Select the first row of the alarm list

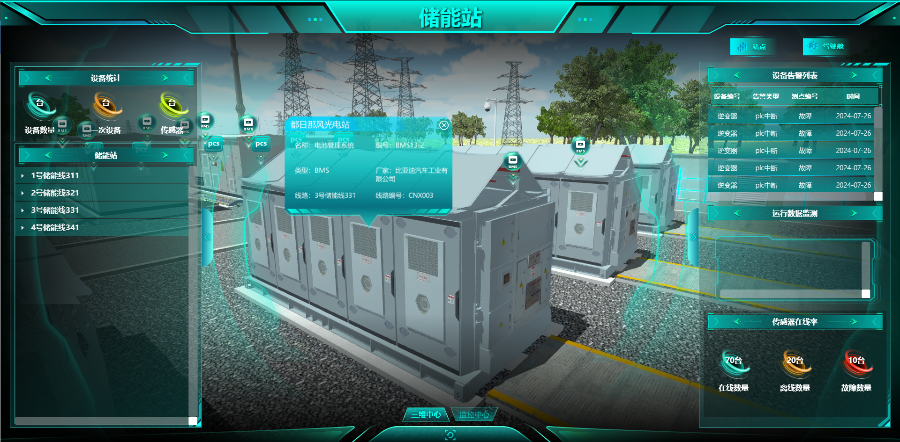click(795, 115)
